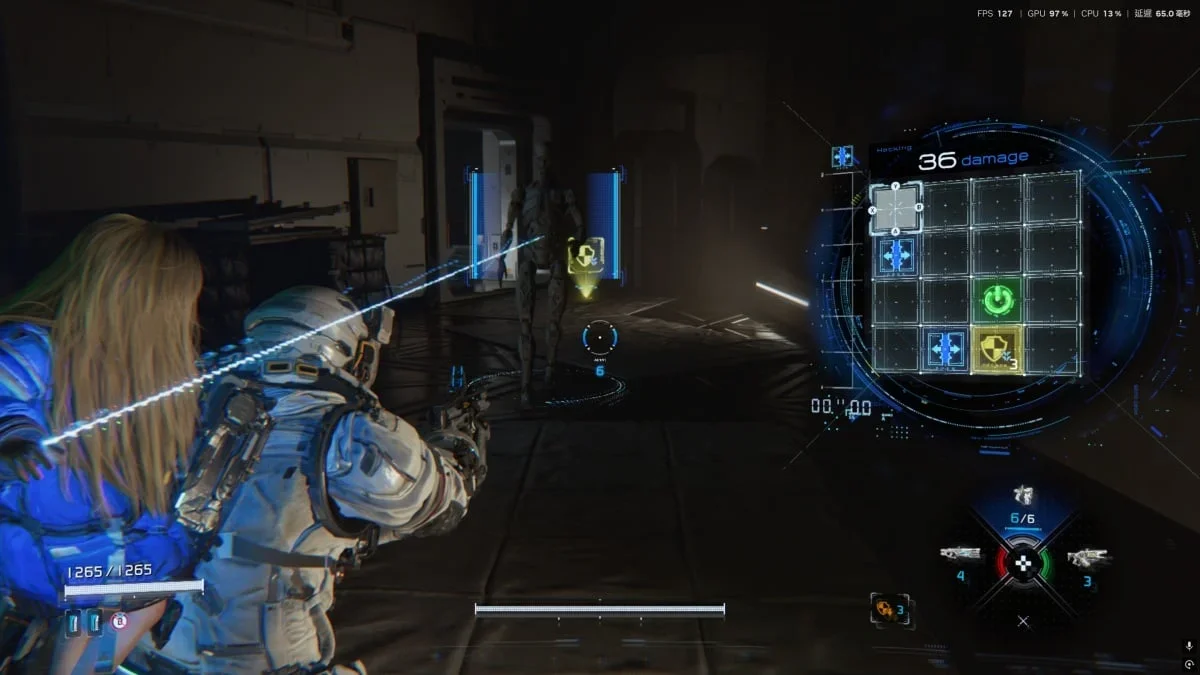Select the green power node on hacking grid
Screen dimensions: 1200x675
click(x=995, y=299)
